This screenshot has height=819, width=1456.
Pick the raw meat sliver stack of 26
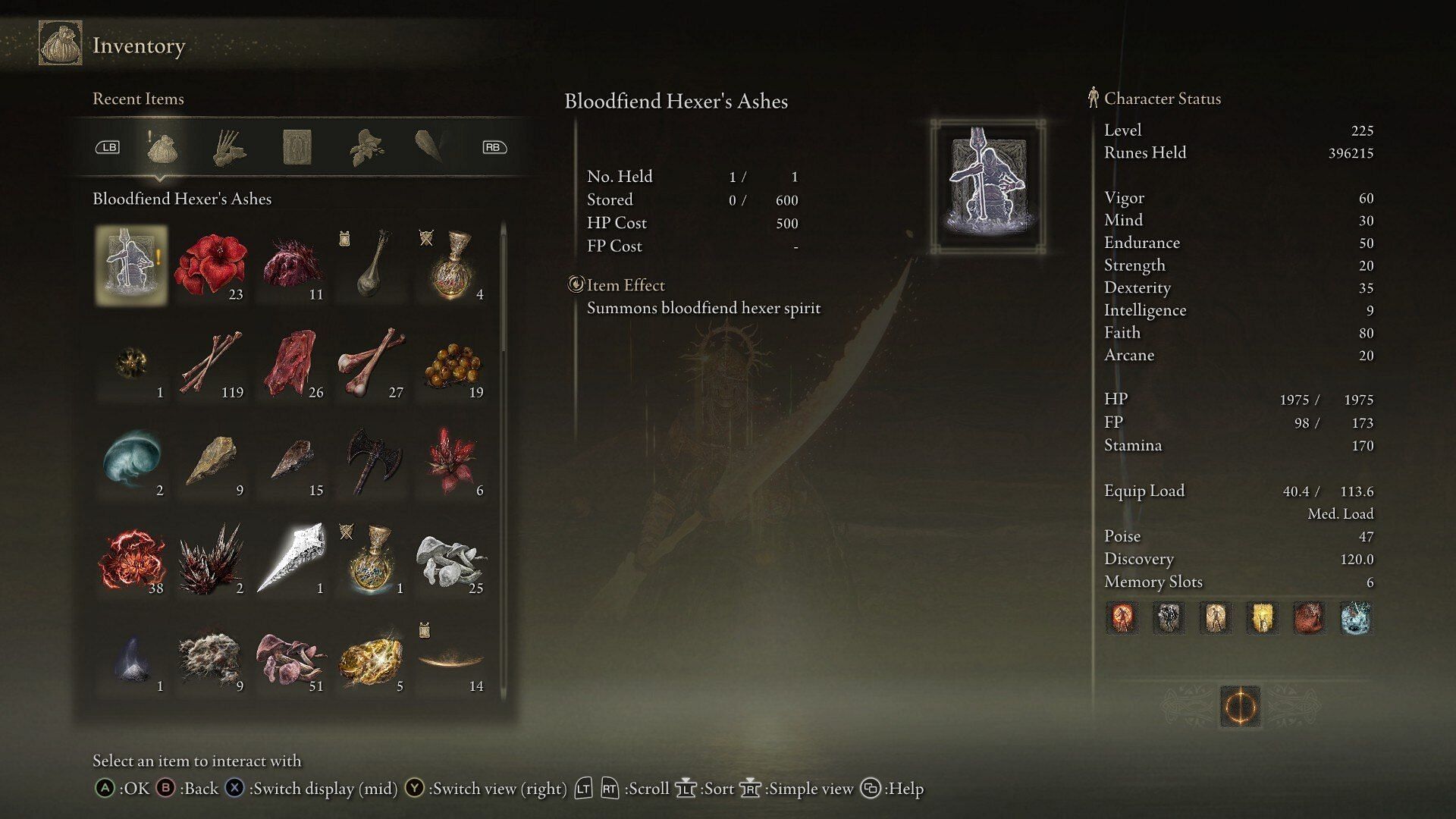click(291, 362)
